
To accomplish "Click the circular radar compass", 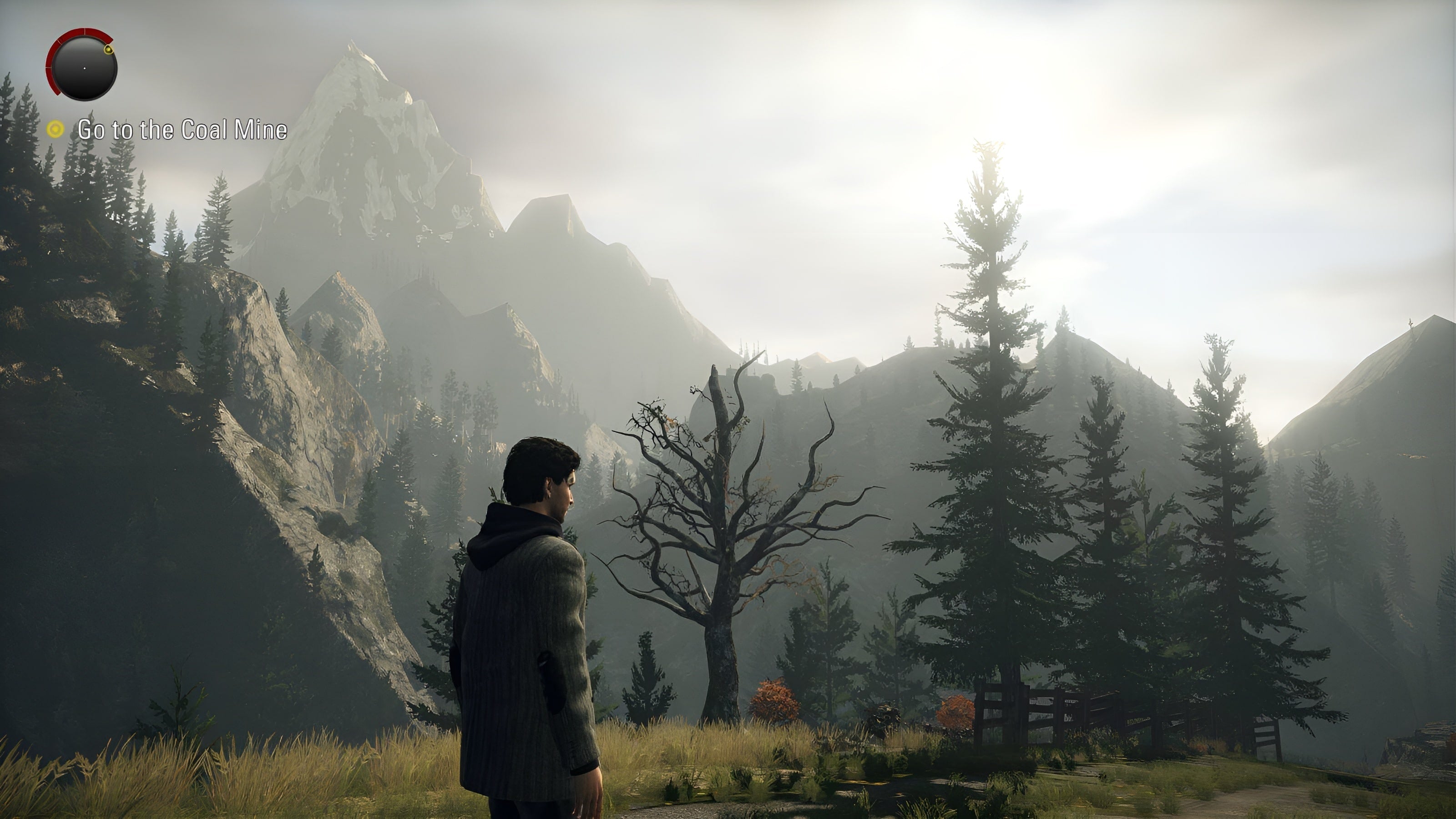I will click(84, 68).
